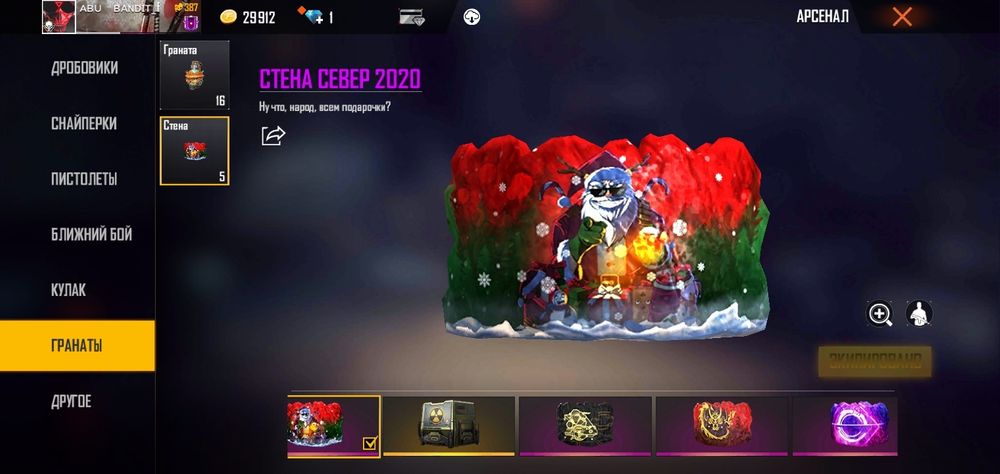This screenshot has height=474, width=1000.
Task: Click the Экипировано button
Action: click(875, 361)
